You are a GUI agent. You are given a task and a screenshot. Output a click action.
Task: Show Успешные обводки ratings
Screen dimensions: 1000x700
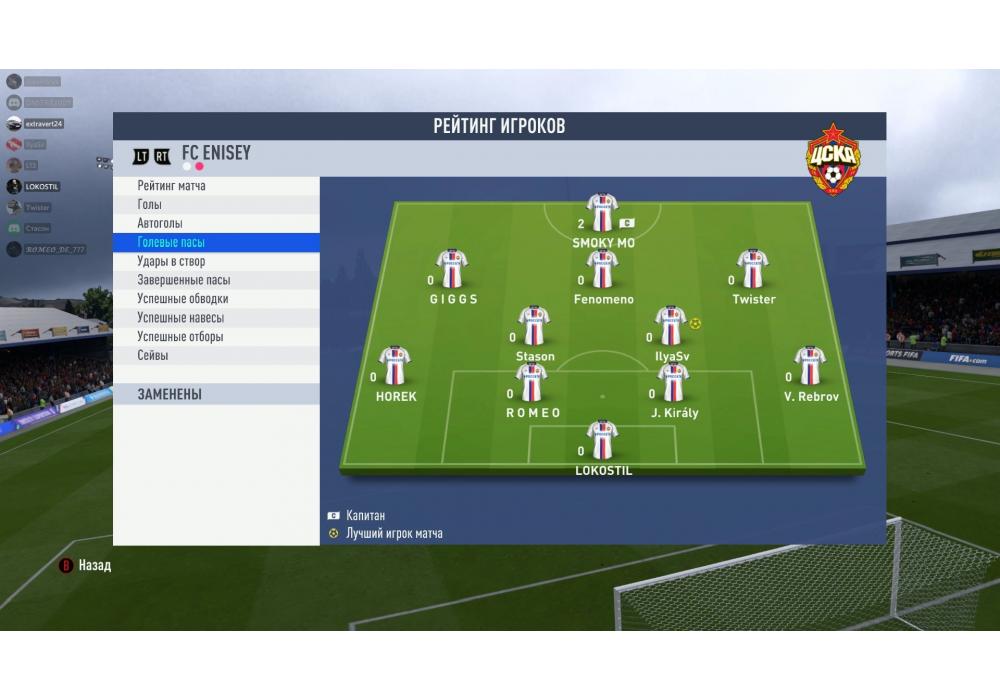pyautogui.click(x=182, y=299)
